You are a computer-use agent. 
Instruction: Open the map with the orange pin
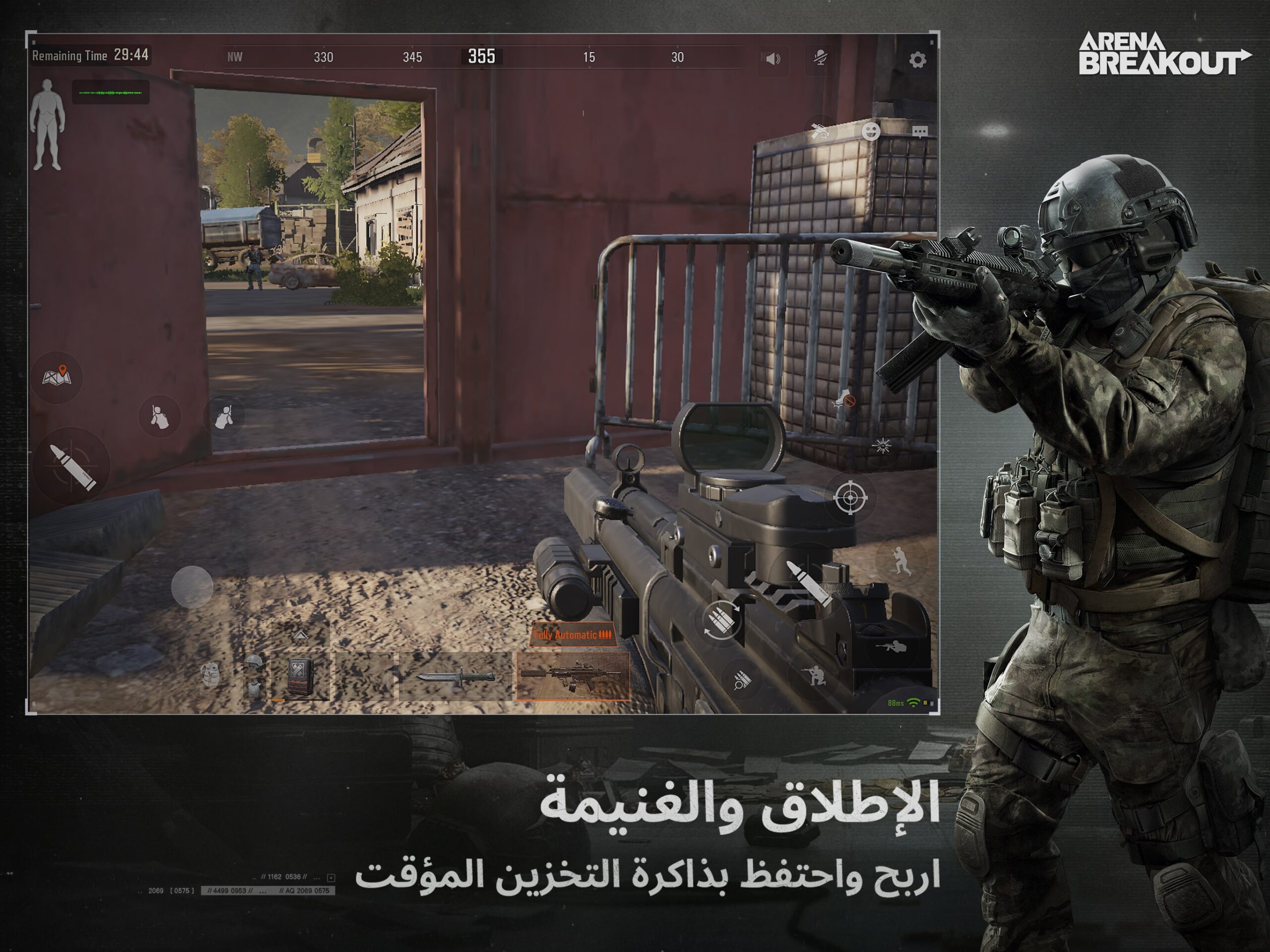(57, 377)
